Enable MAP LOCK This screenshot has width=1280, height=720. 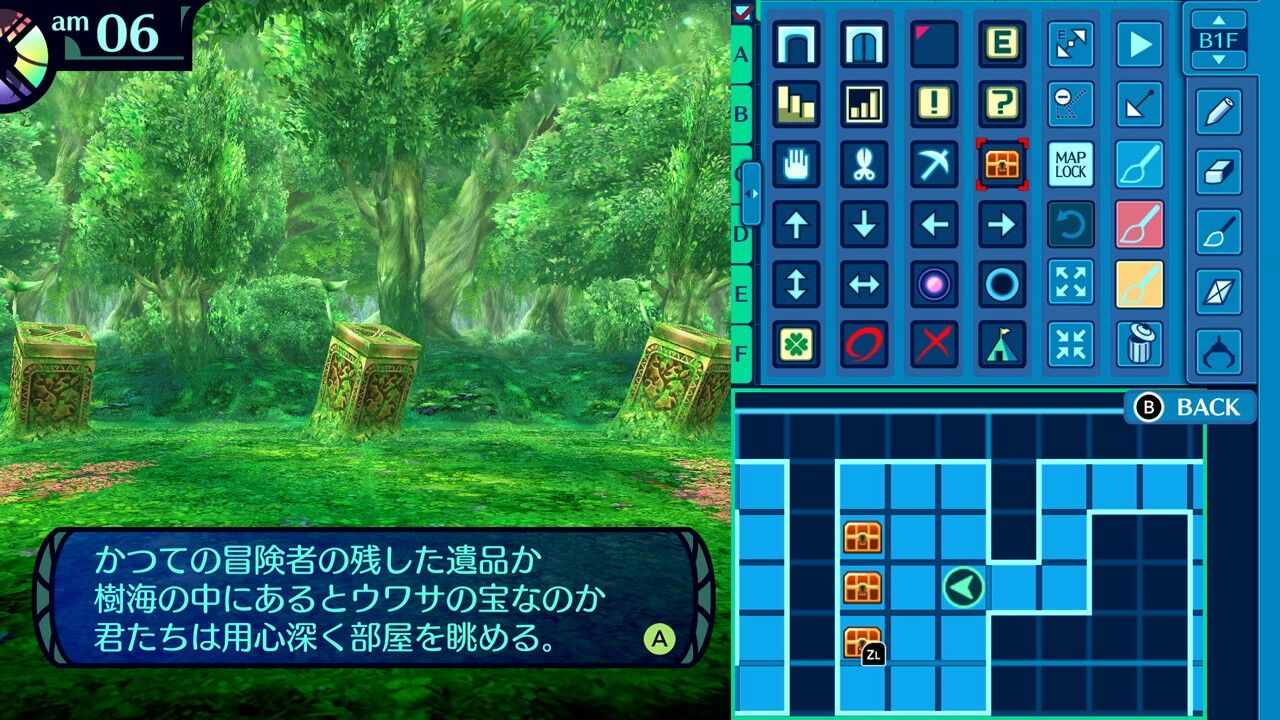pos(1069,165)
